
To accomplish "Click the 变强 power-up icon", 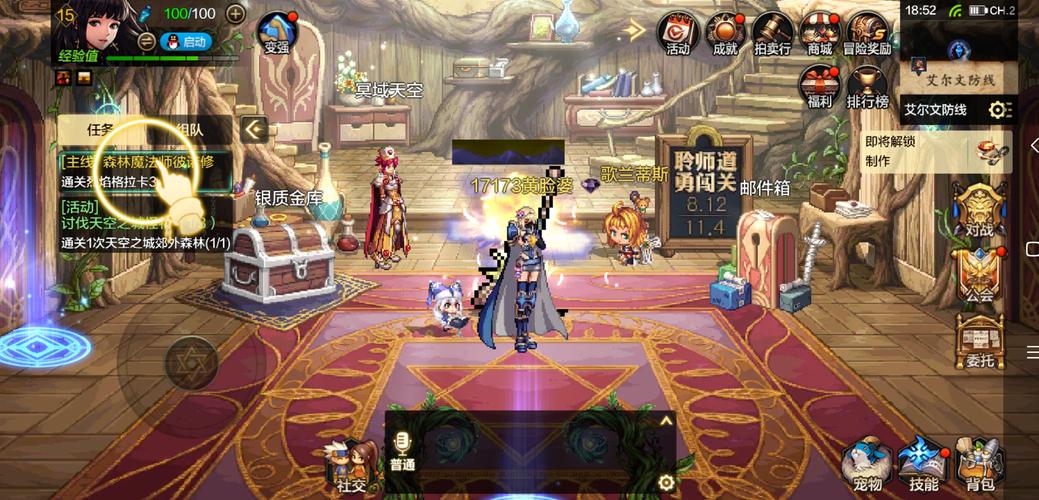I will [277, 32].
